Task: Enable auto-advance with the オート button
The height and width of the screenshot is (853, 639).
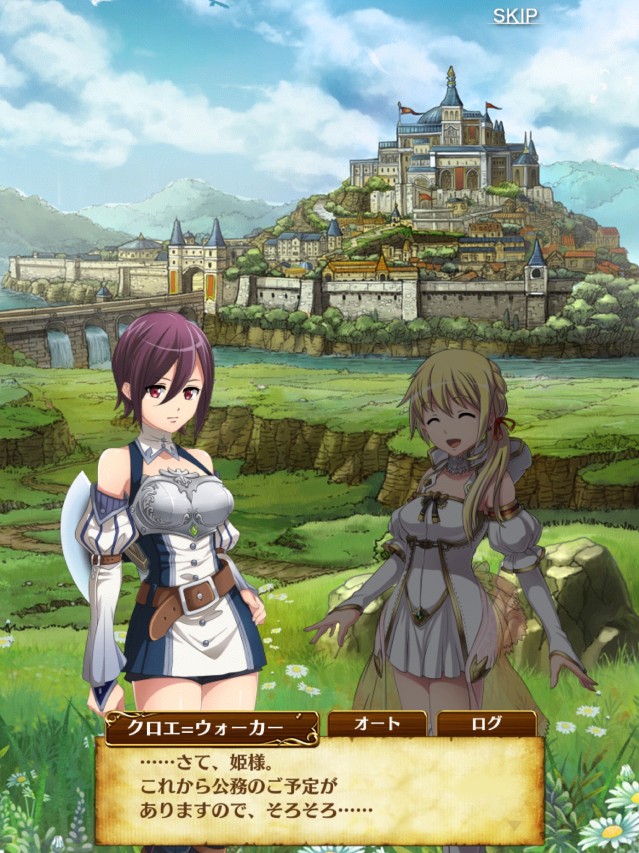Action: [x=377, y=724]
